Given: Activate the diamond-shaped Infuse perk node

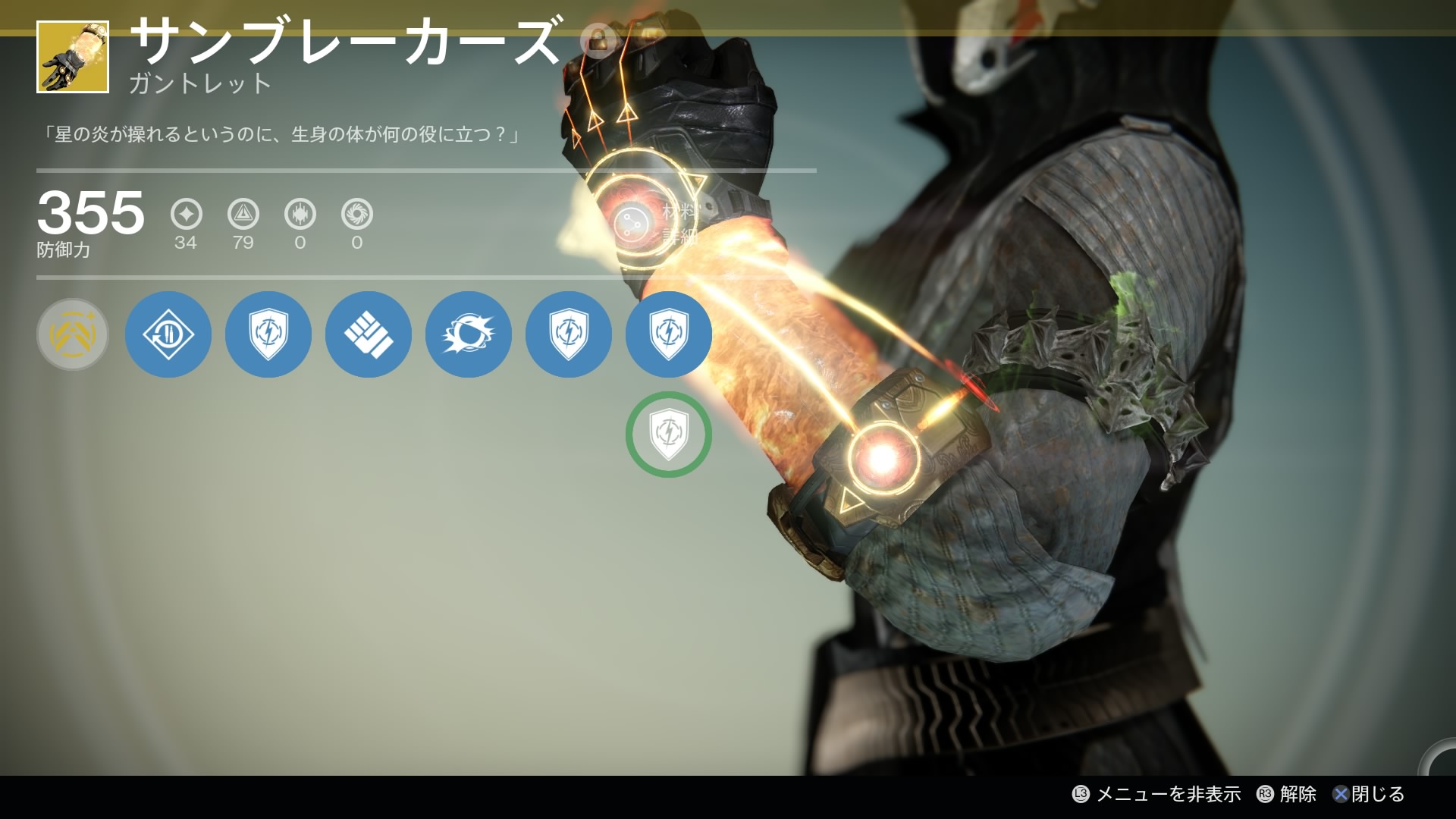Looking at the screenshot, I should coord(168,334).
